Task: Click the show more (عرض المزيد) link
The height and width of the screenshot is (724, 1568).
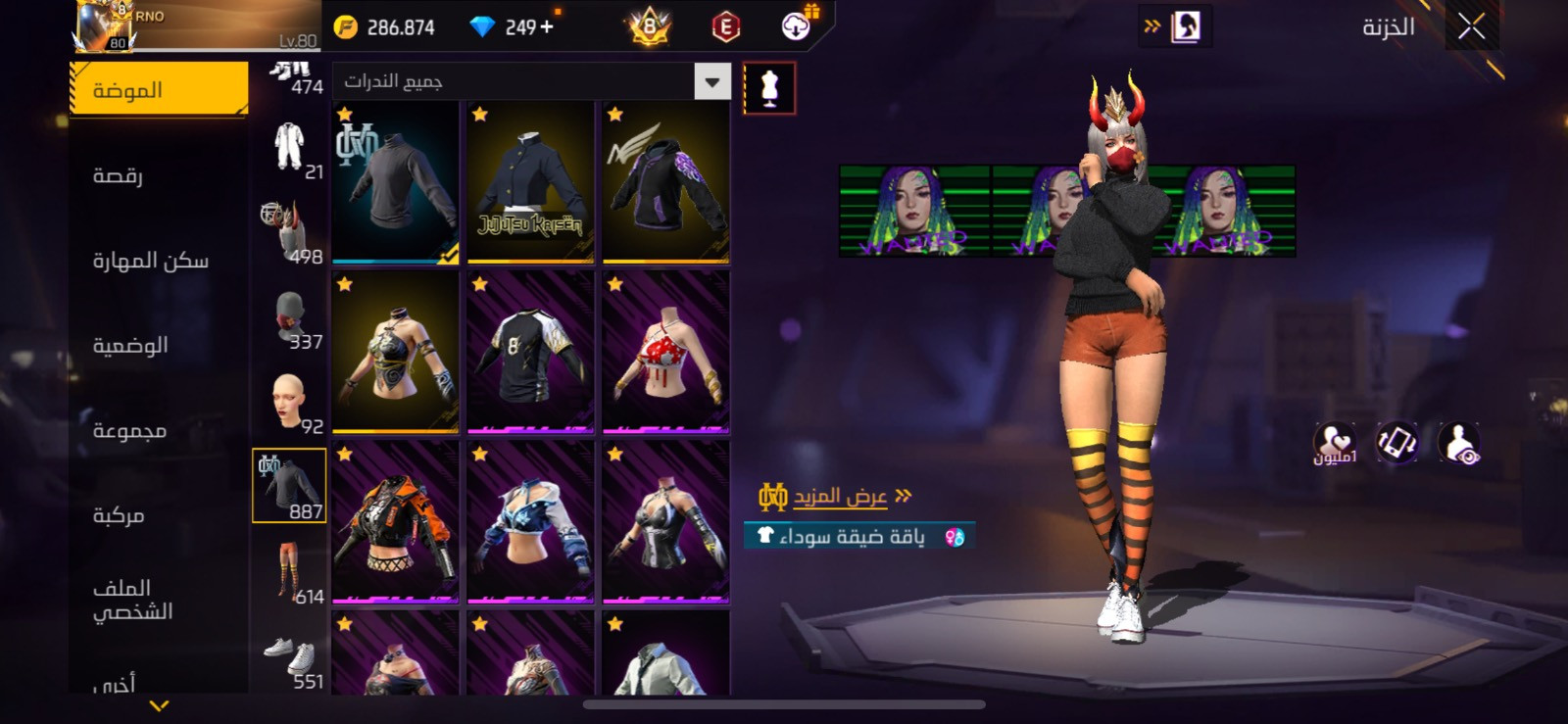Action: [839, 497]
